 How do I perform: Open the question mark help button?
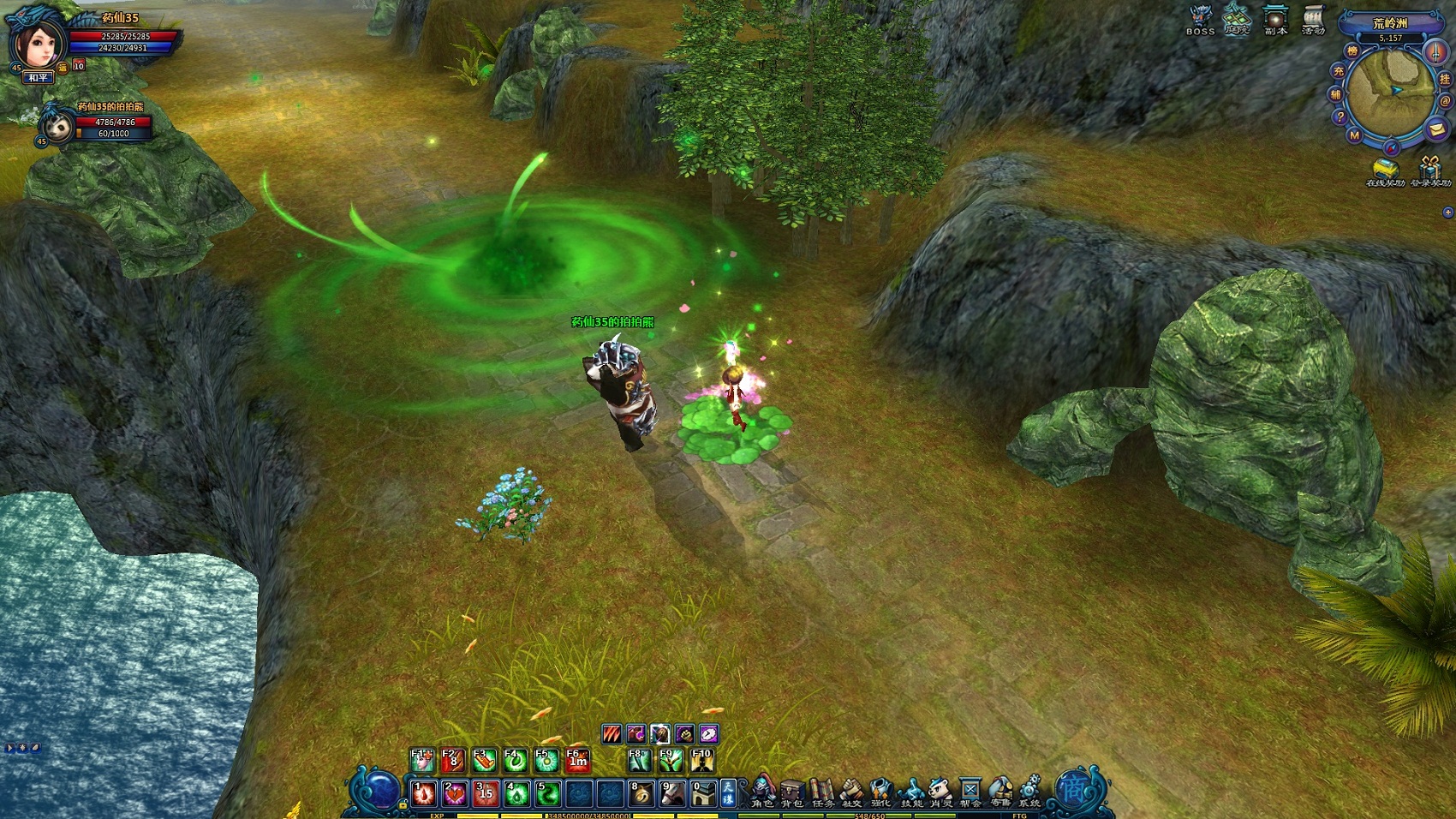[x=1340, y=117]
